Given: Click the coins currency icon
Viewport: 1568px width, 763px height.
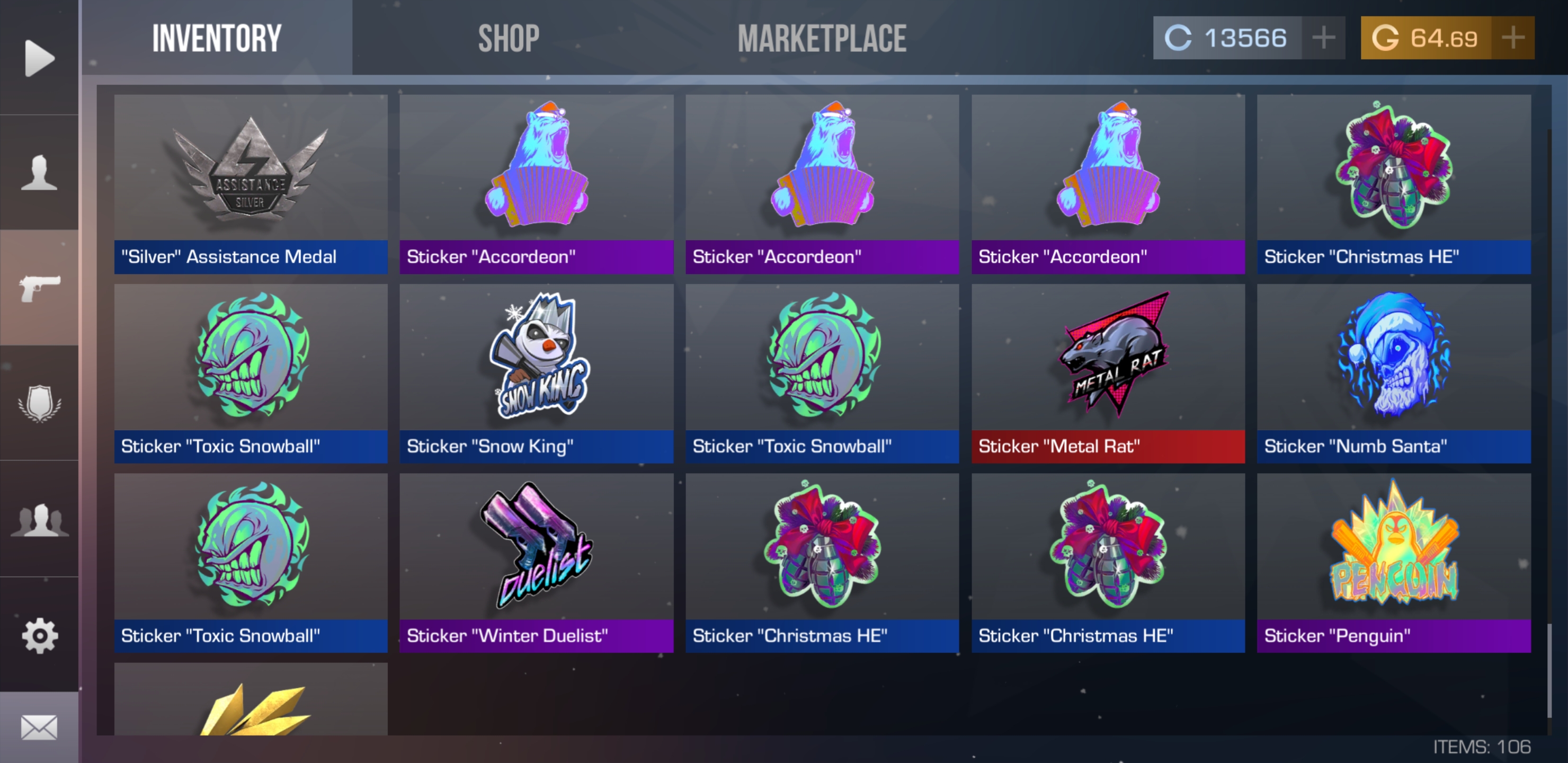Looking at the screenshot, I should click(x=1179, y=38).
